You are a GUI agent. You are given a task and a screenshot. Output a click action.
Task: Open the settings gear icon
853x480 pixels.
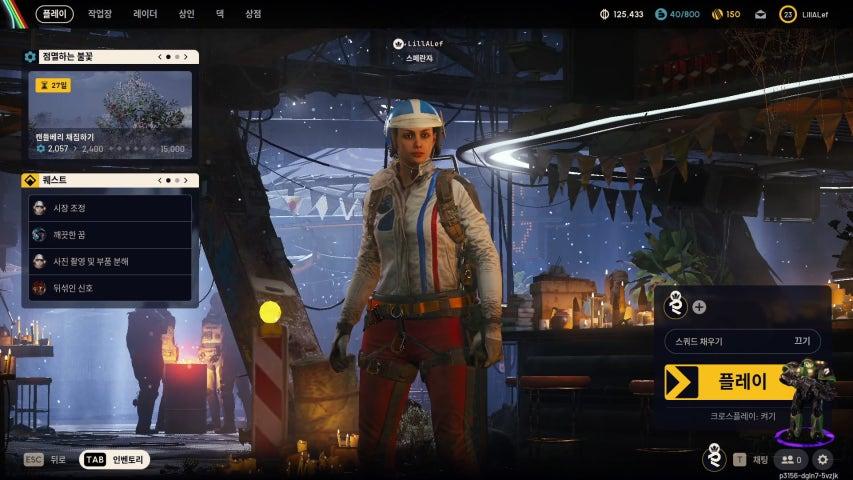[823, 459]
